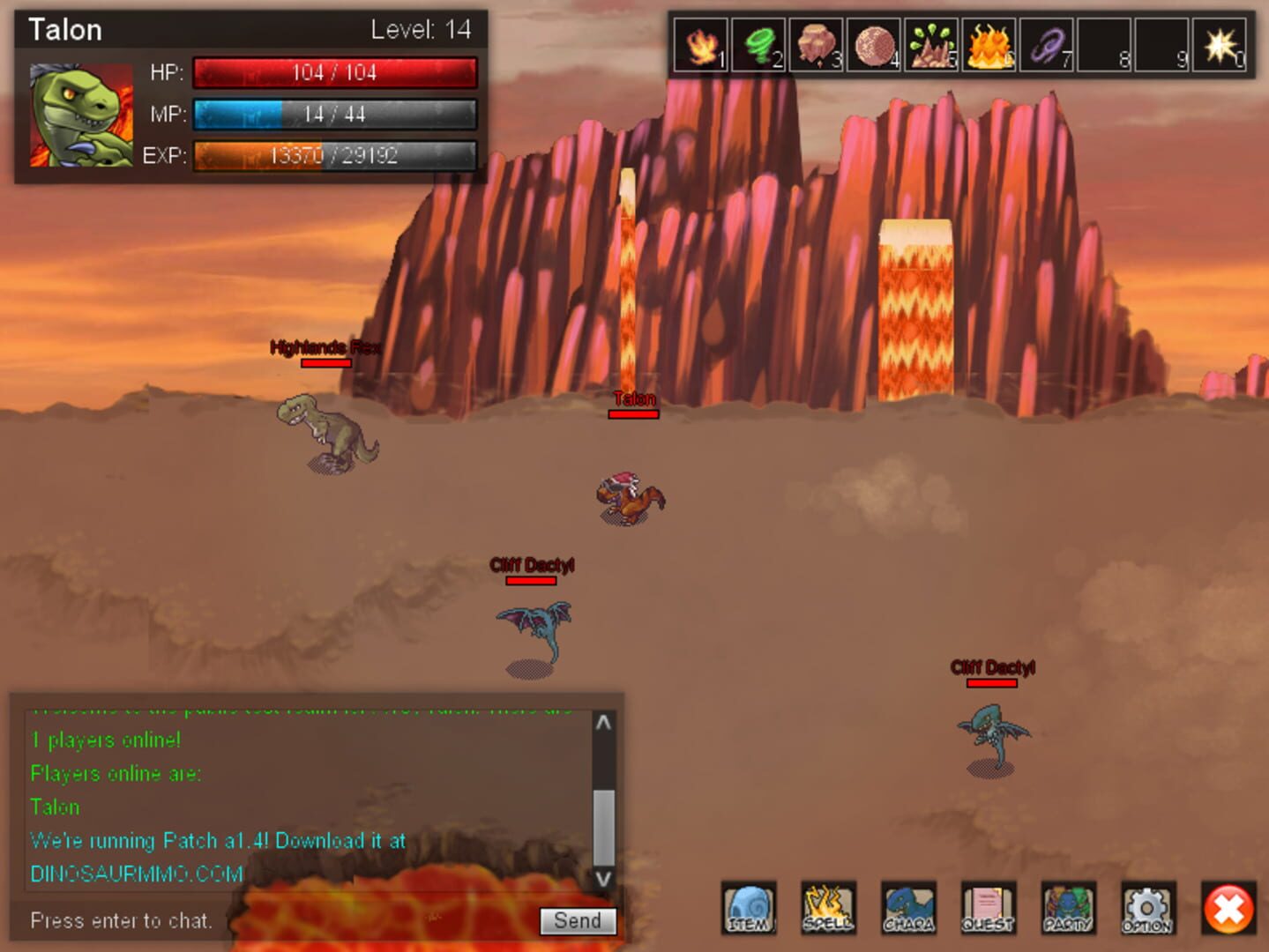Open the Party panel
This screenshot has width=1269, height=952.
point(1068,909)
